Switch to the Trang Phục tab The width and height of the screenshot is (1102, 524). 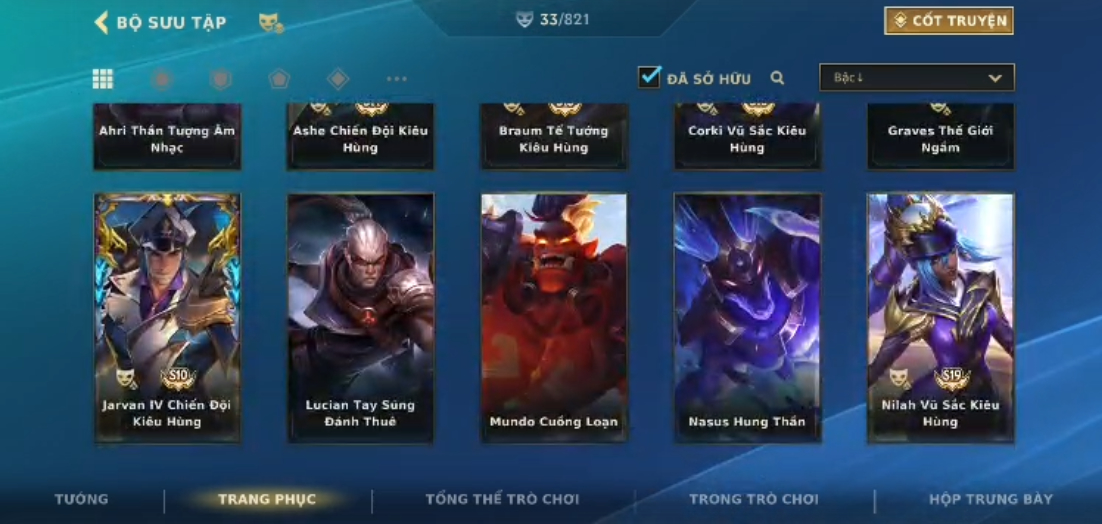[x=267, y=499]
